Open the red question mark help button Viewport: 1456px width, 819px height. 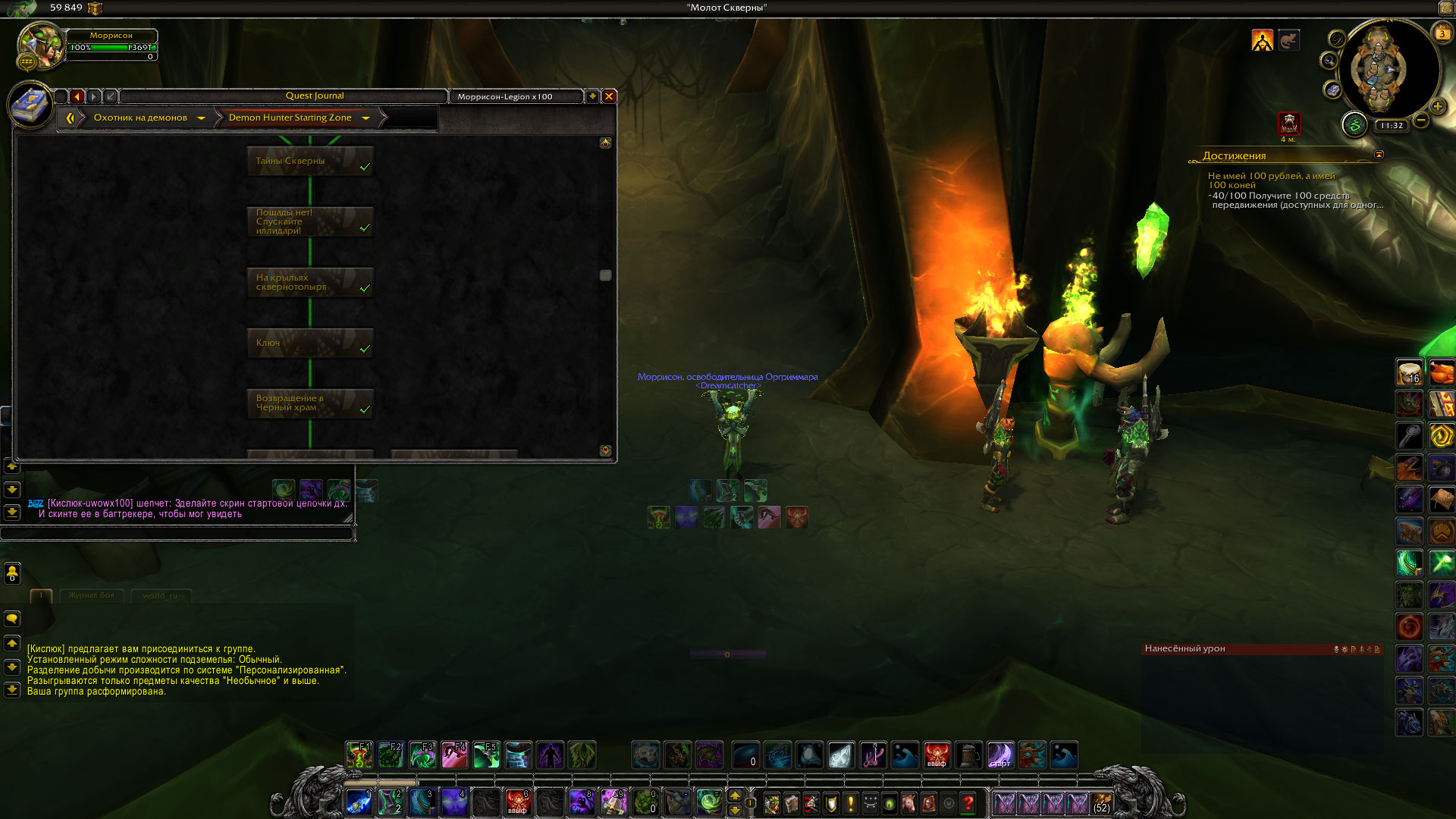click(x=968, y=802)
